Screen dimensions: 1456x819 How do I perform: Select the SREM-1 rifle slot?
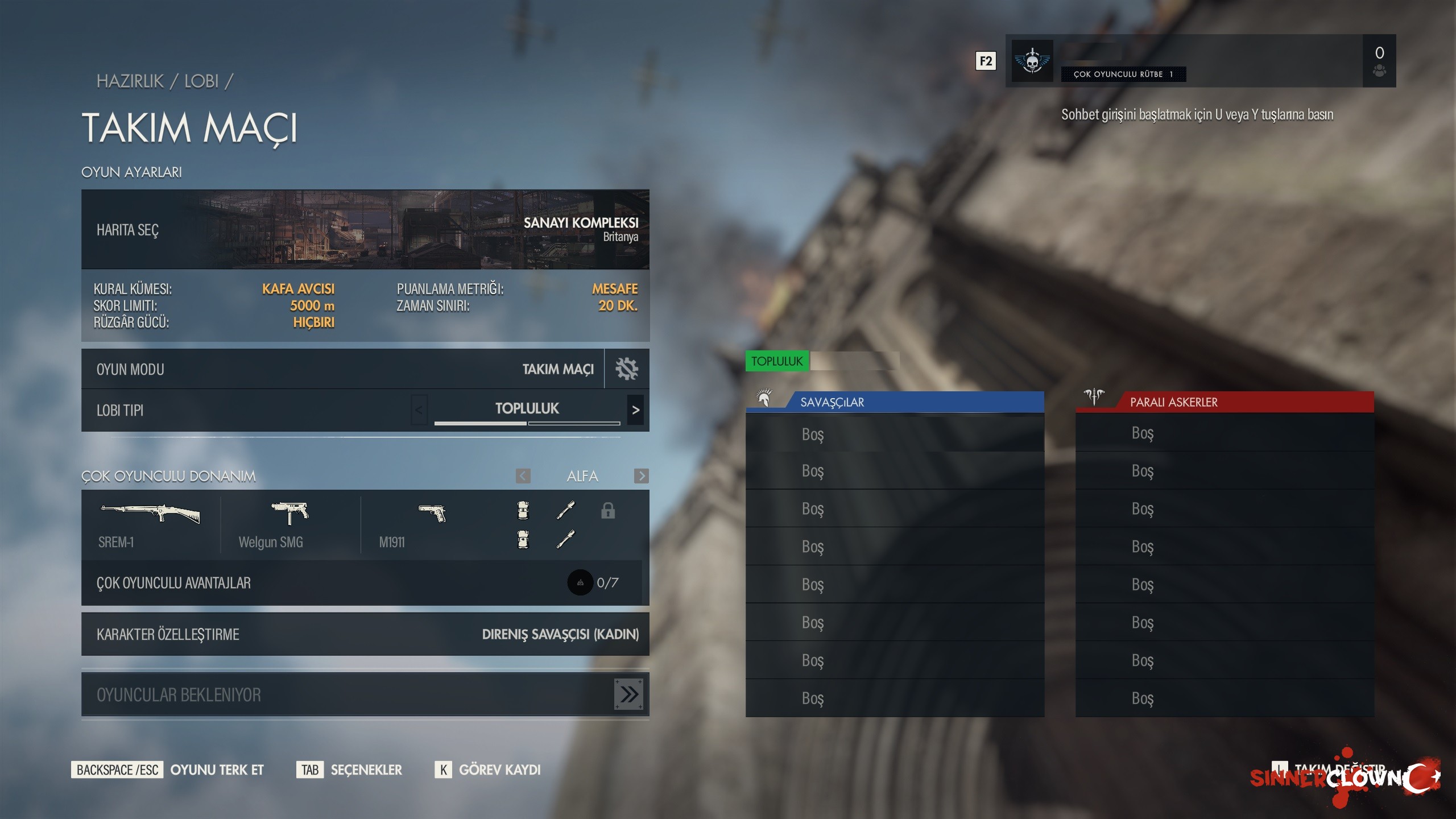(150, 524)
